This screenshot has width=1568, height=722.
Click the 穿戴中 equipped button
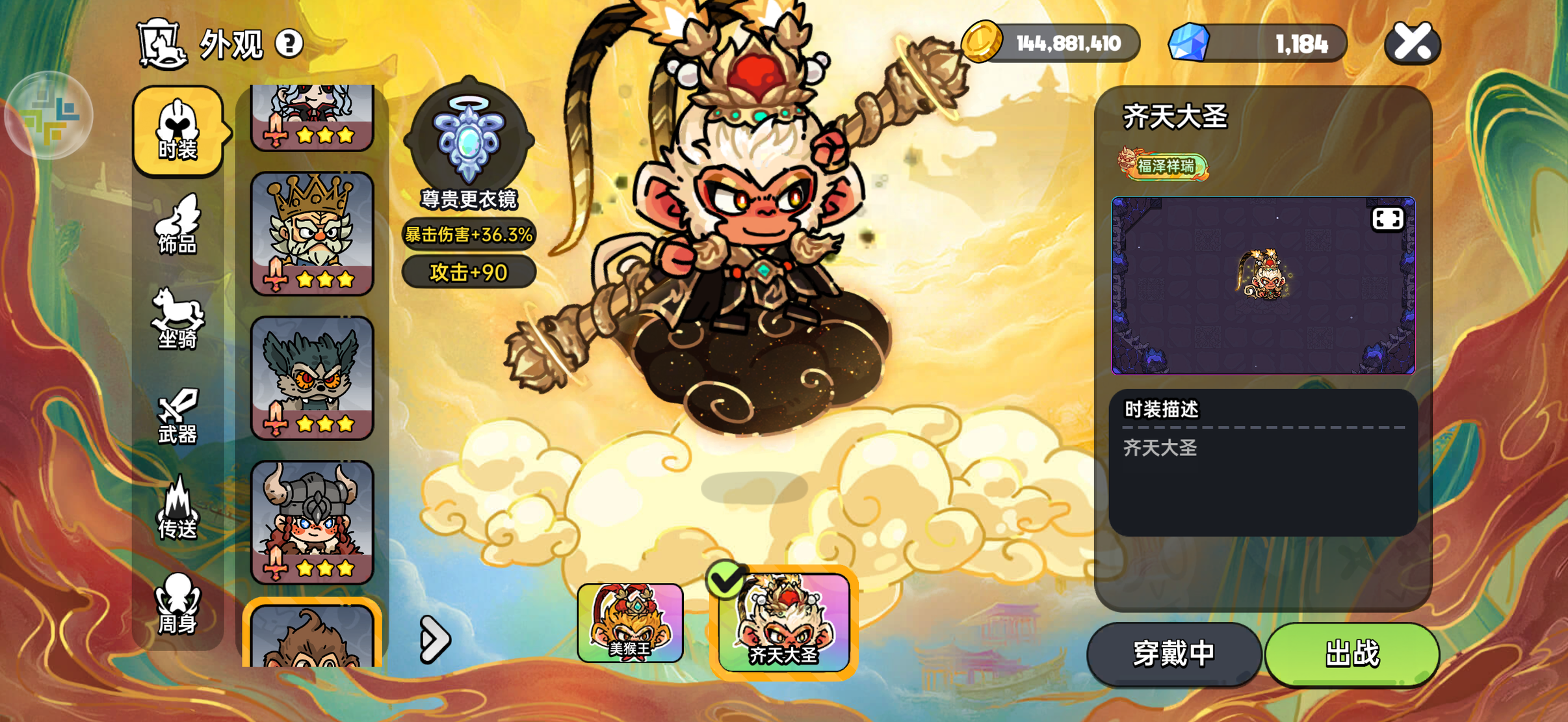click(1174, 654)
